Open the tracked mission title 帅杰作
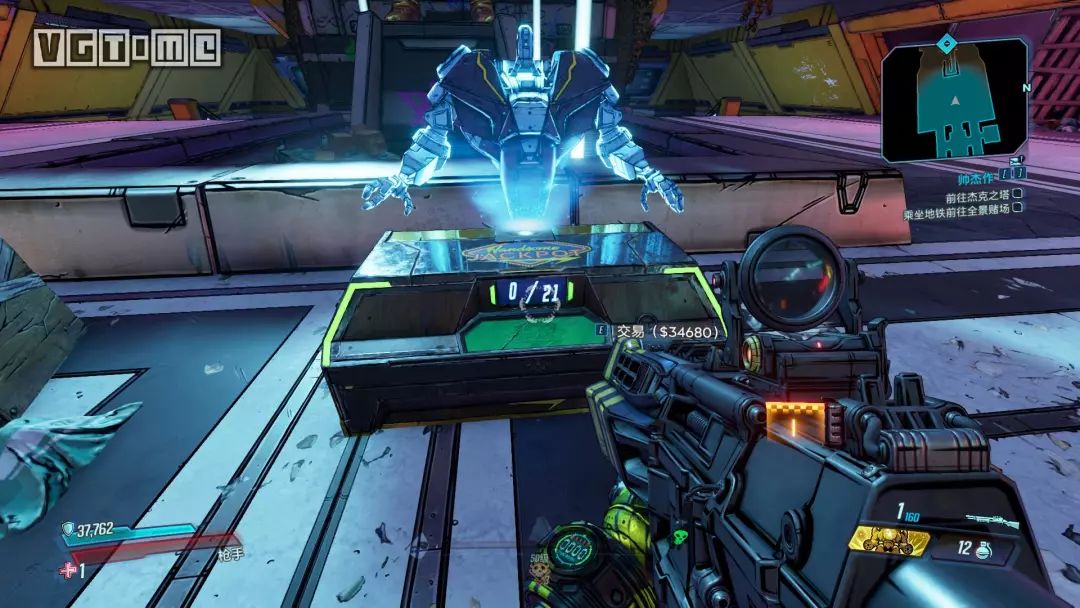This screenshot has height=608, width=1080. [975, 175]
